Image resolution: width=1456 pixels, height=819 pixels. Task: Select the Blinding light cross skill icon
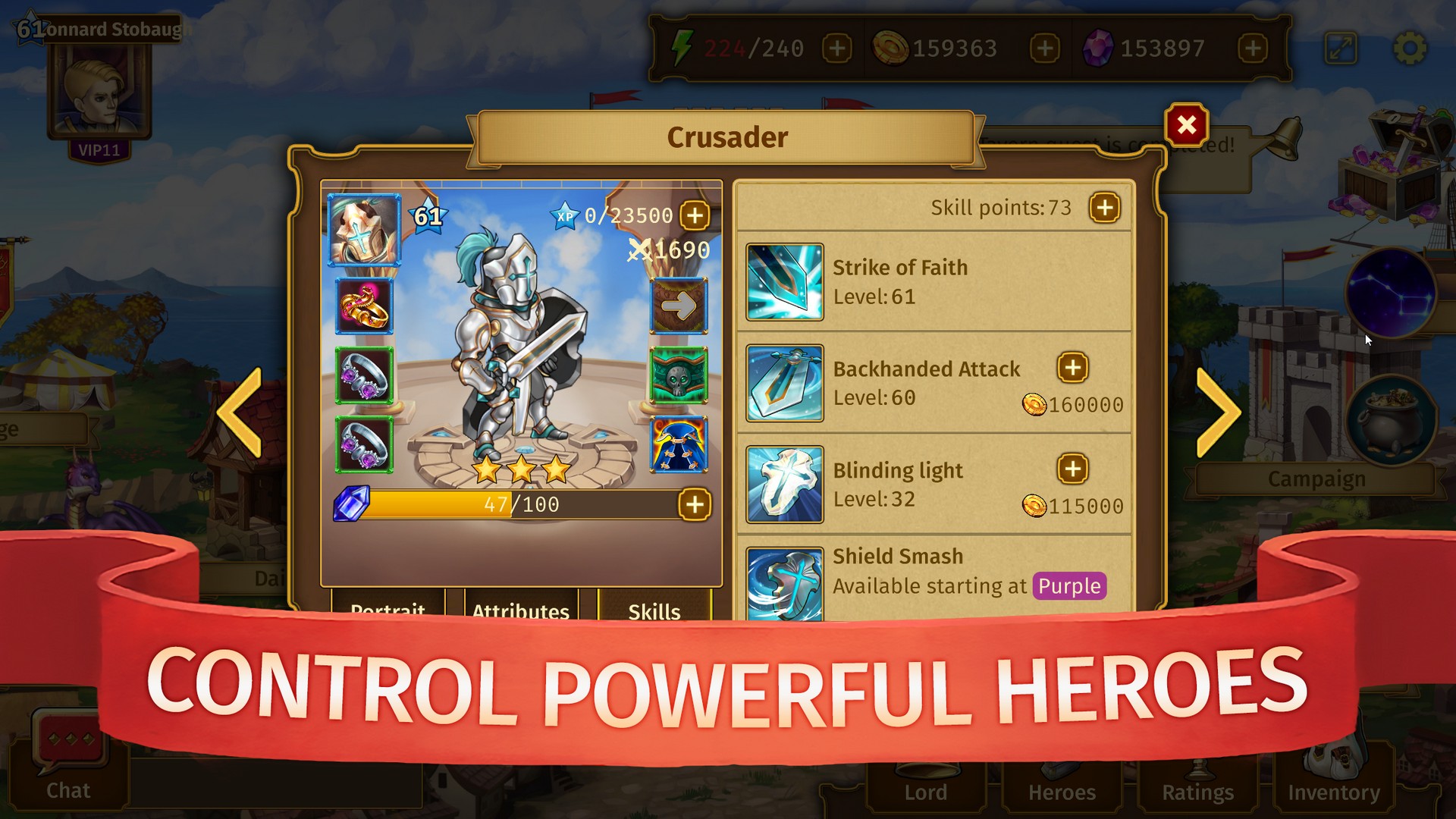pos(785,485)
